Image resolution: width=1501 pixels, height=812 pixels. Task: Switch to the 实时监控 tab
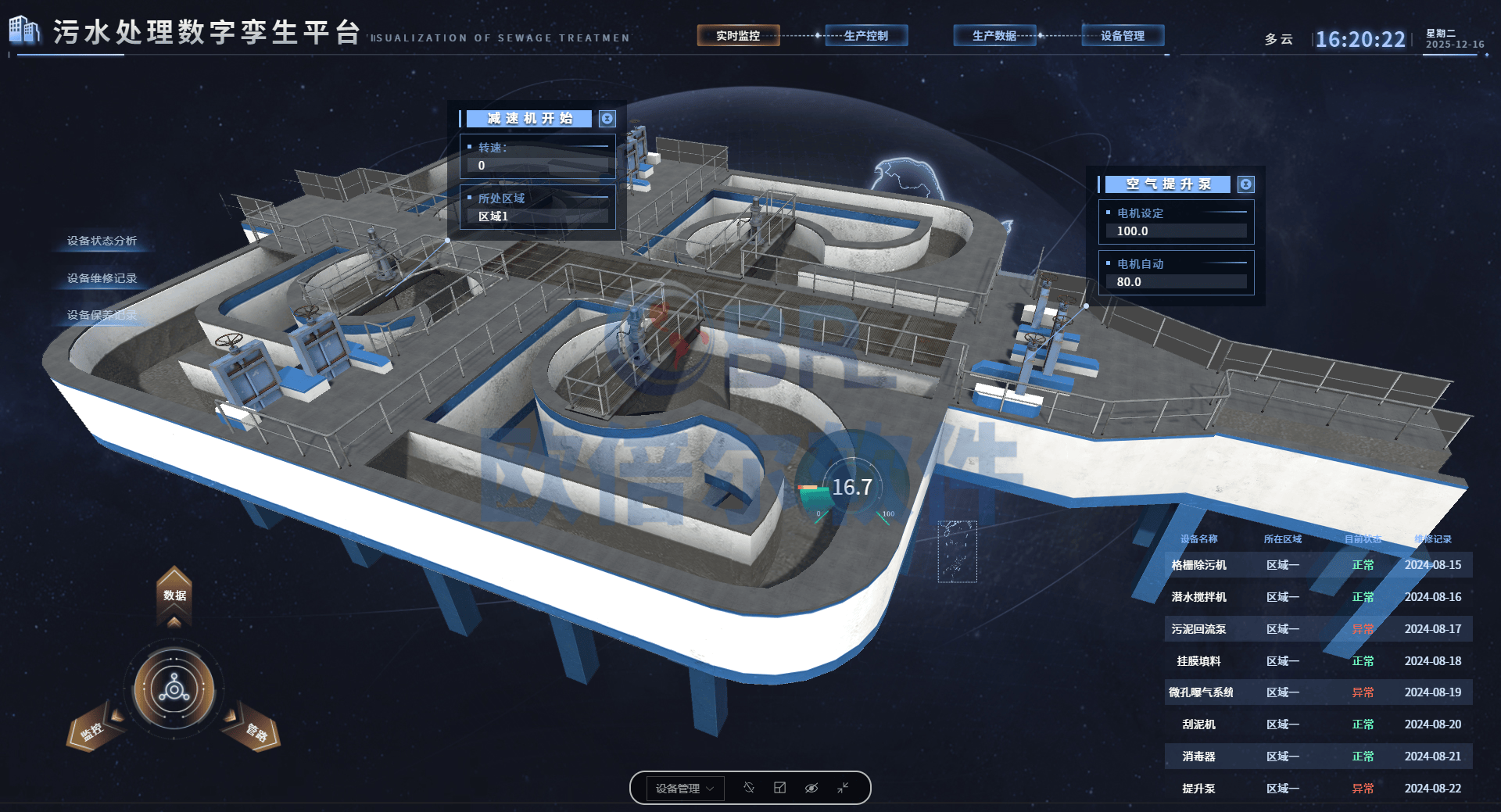738,36
